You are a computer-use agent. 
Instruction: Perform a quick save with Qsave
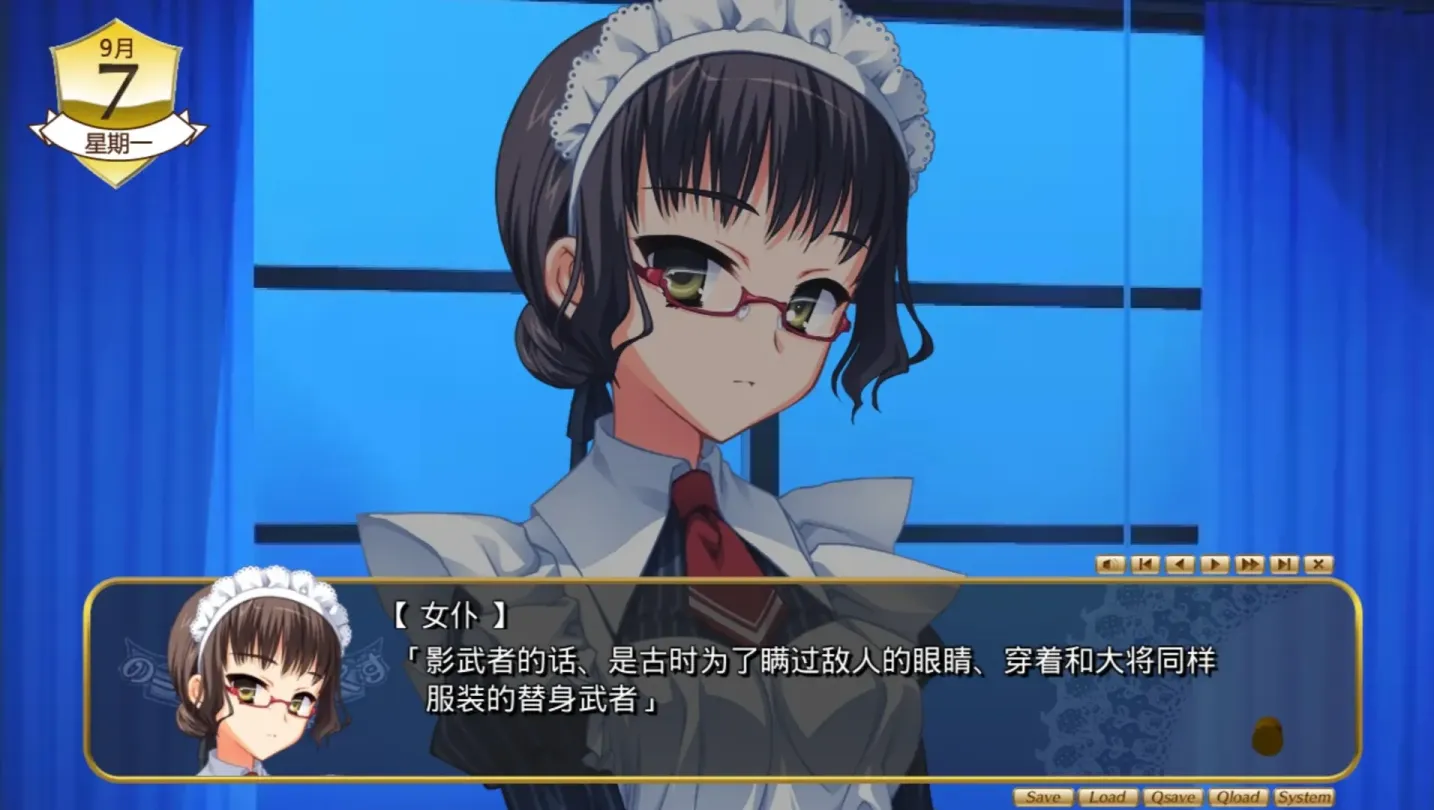1174,797
